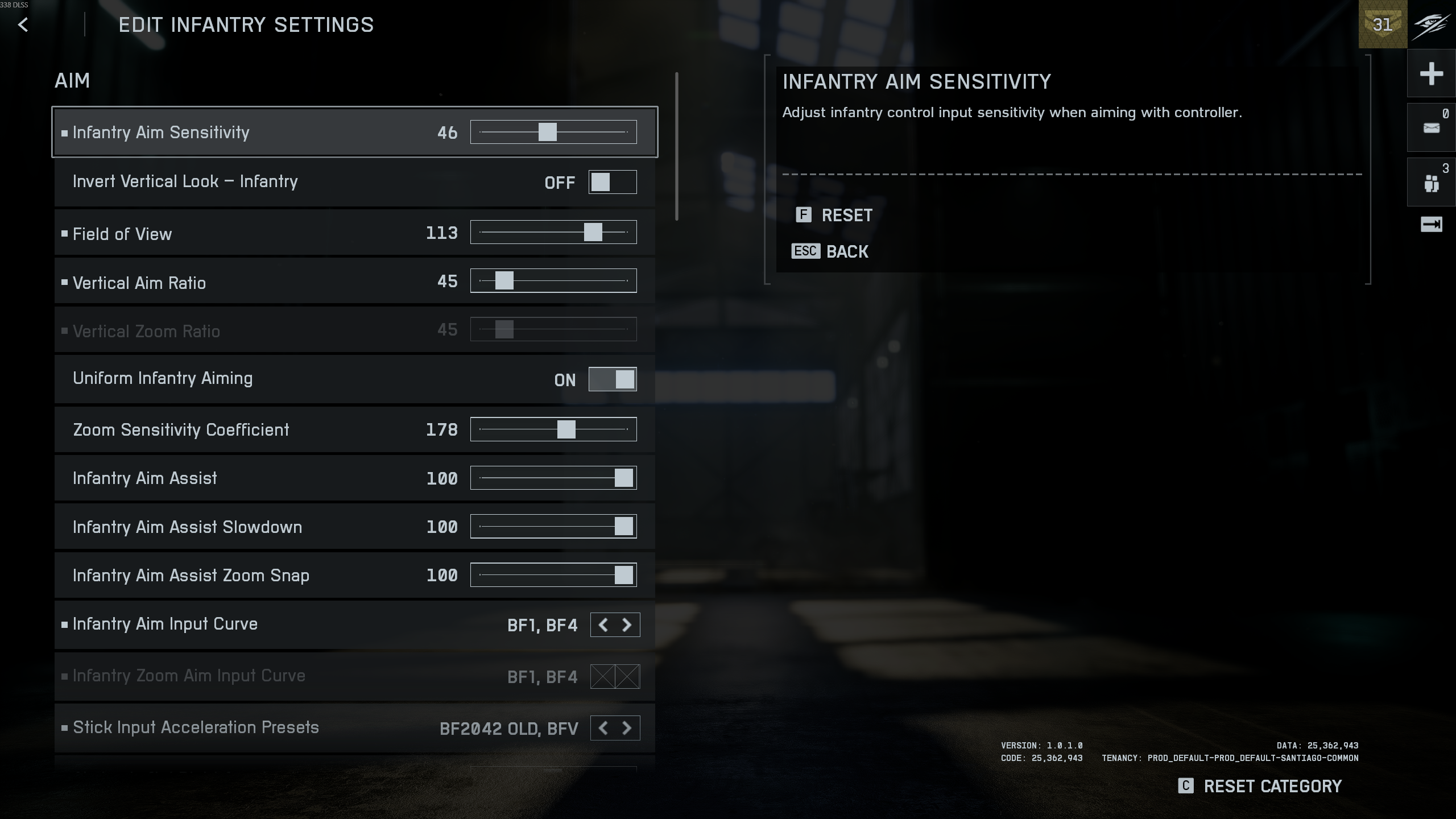Screen dimensions: 1456x819
Task: Lower the Infantry Aim Assist slider
Action: tap(623, 478)
